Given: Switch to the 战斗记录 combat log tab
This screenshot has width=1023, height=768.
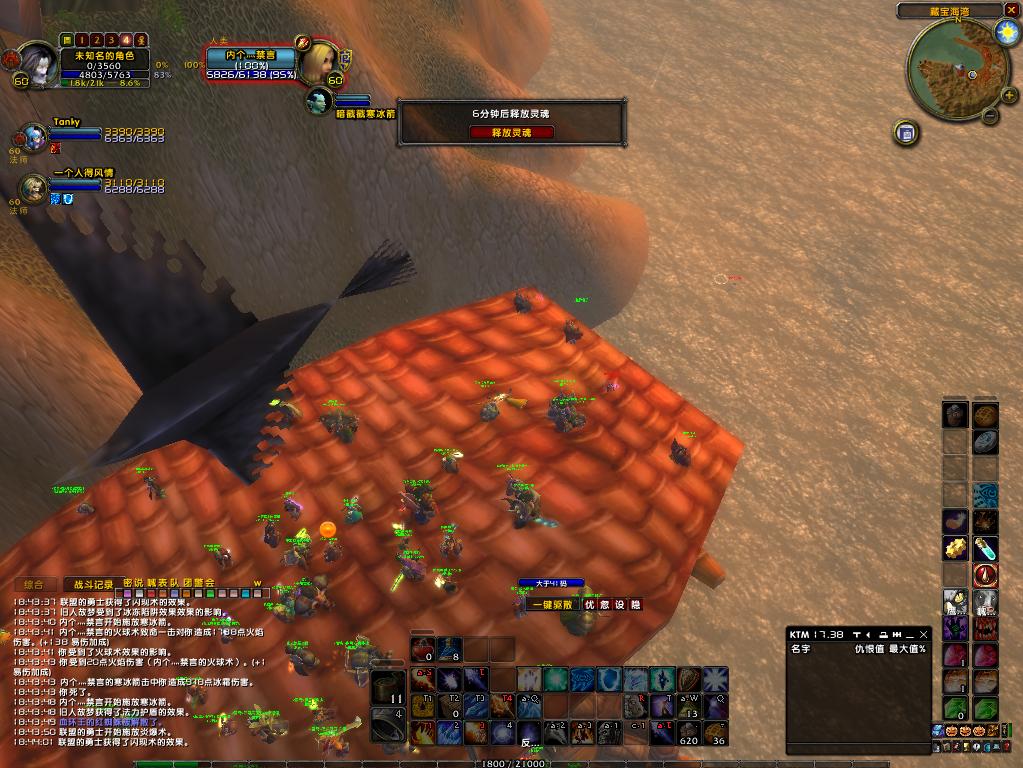Looking at the screenshot, I should pyautogui.click(x=90, y=583).
